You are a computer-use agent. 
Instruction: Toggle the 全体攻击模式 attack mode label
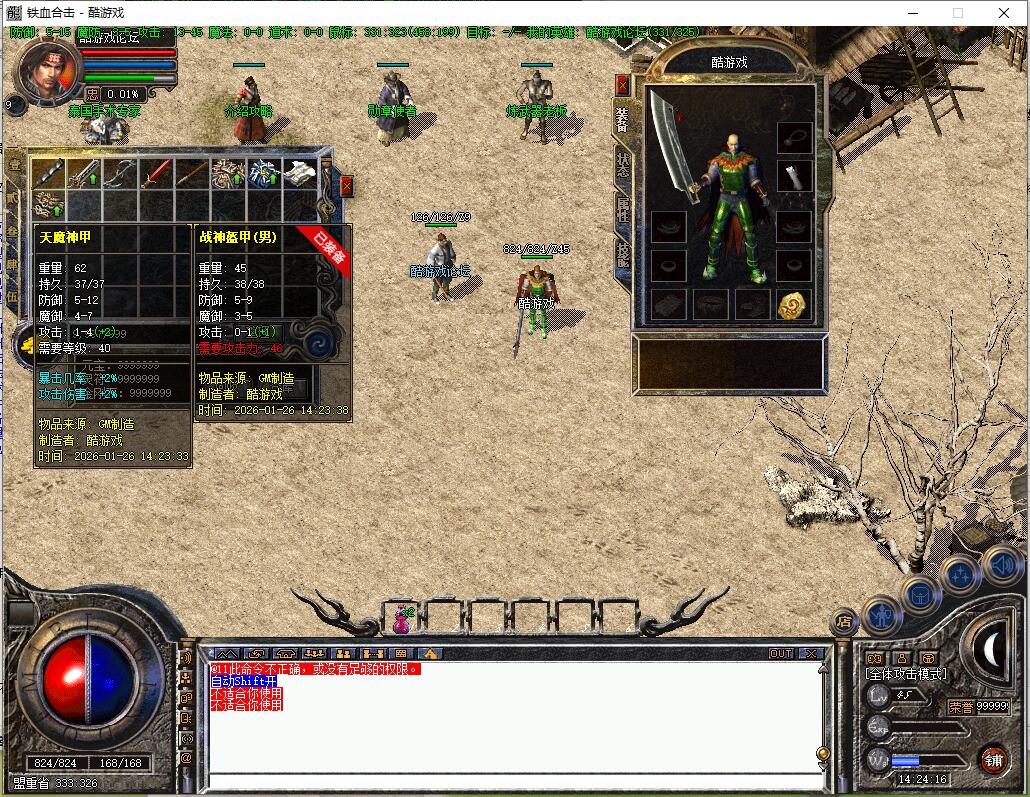tap(905, 675)
